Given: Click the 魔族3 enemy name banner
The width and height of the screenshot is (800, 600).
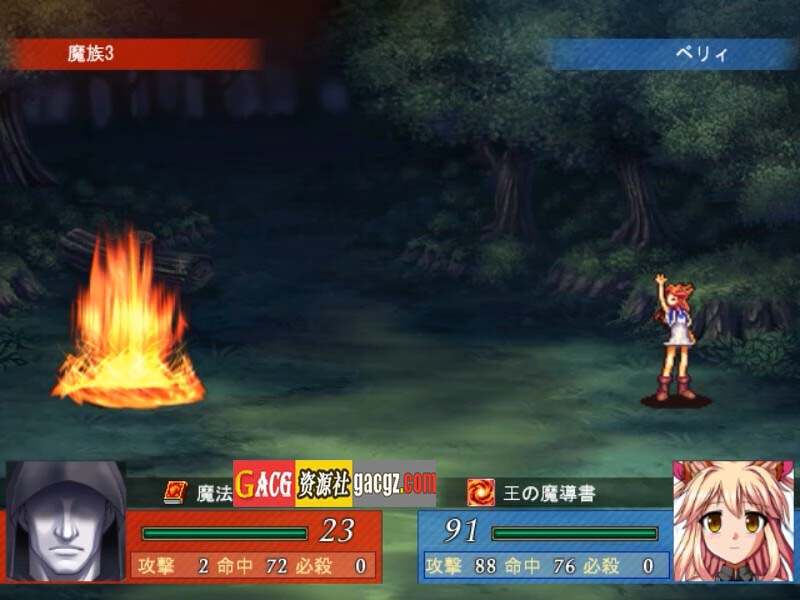Looking at the screenshot, I should pyautogui.click(x=135, y=54).
